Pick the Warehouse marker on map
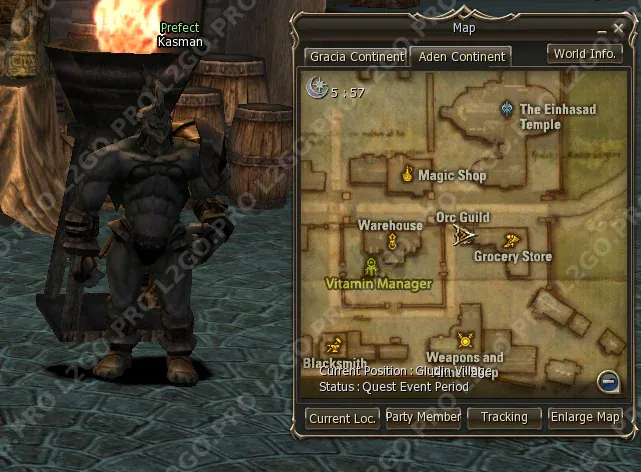This screenshot has height=472, width=641. tap(392, 241)
